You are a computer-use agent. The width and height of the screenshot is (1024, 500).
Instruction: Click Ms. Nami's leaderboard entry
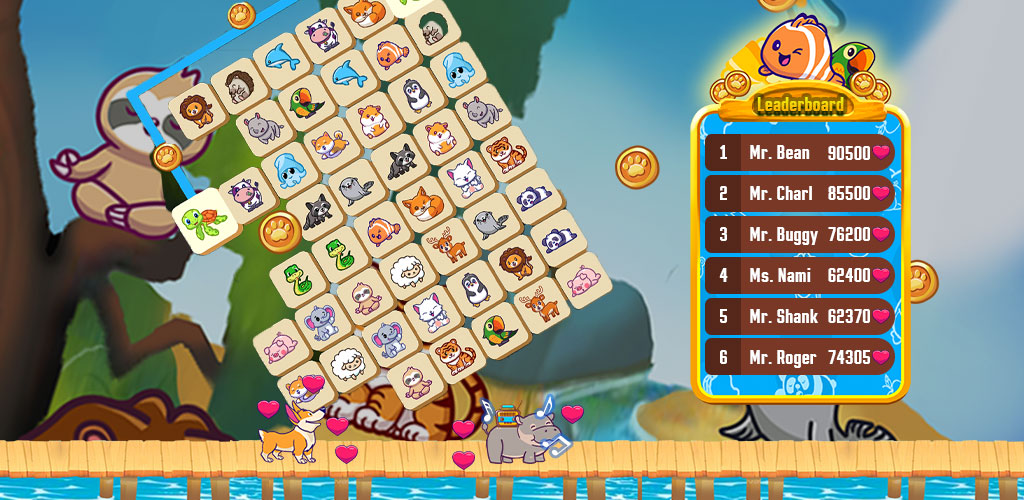(799, 276)
